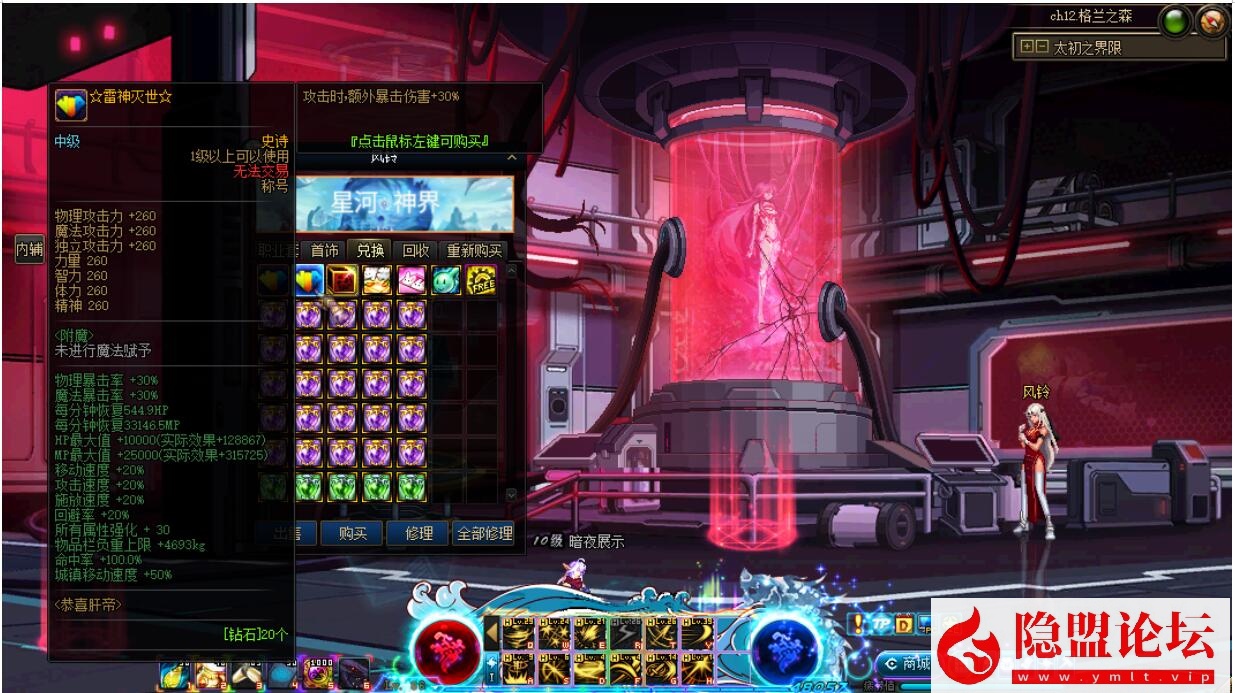
Task: Click the 购买 buy button
Action: coord(353,534)
